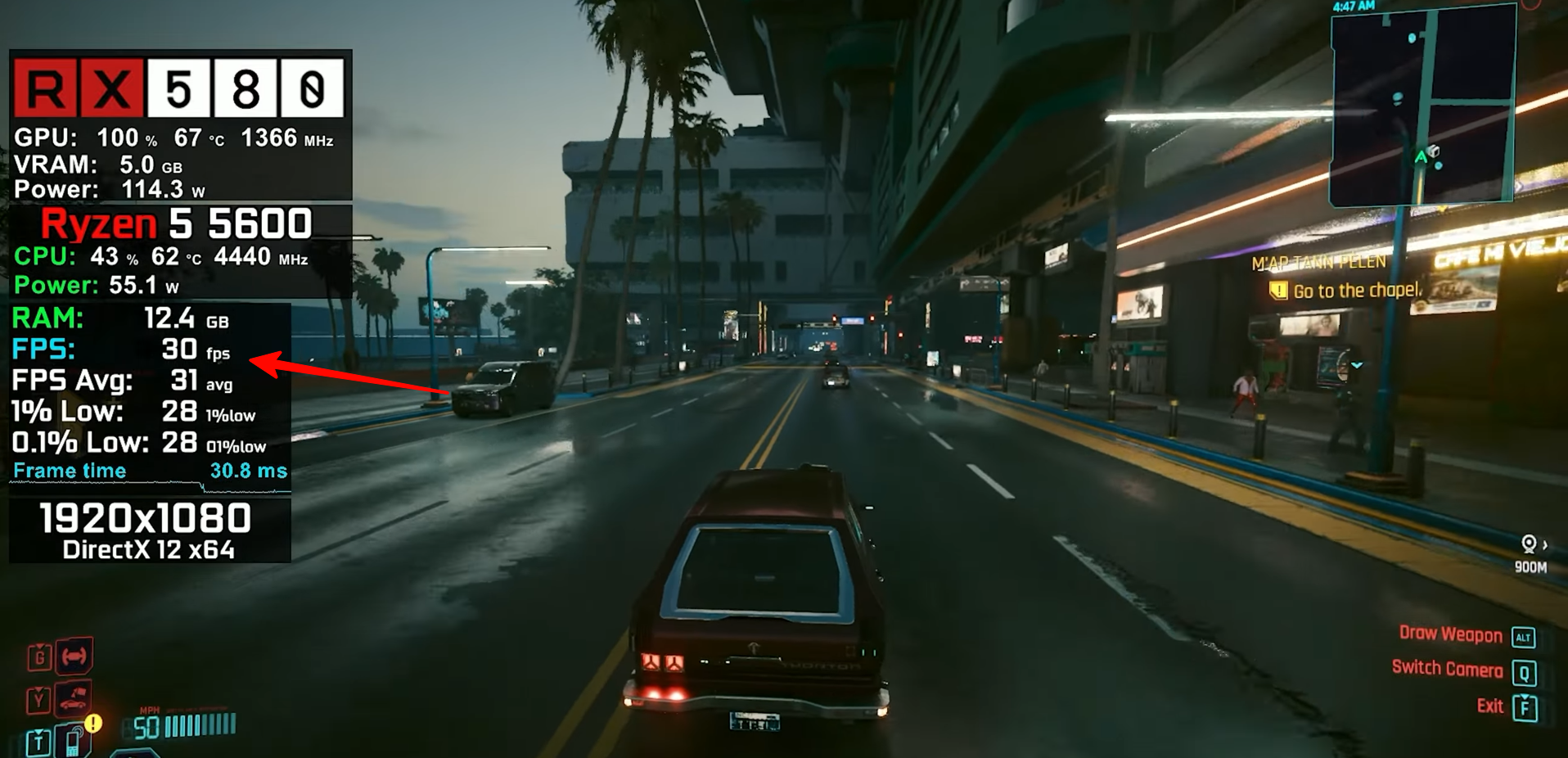Click the quest waypoint marker above 900M

click(1528, 544)
